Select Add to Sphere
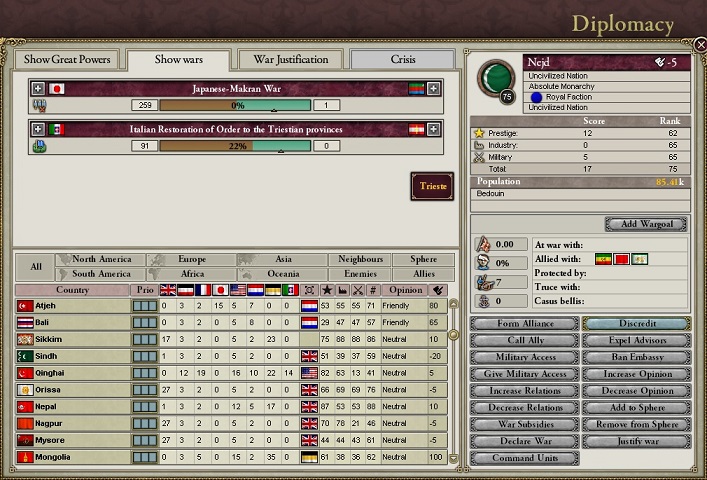707x480 pixels. coord(636,408)
